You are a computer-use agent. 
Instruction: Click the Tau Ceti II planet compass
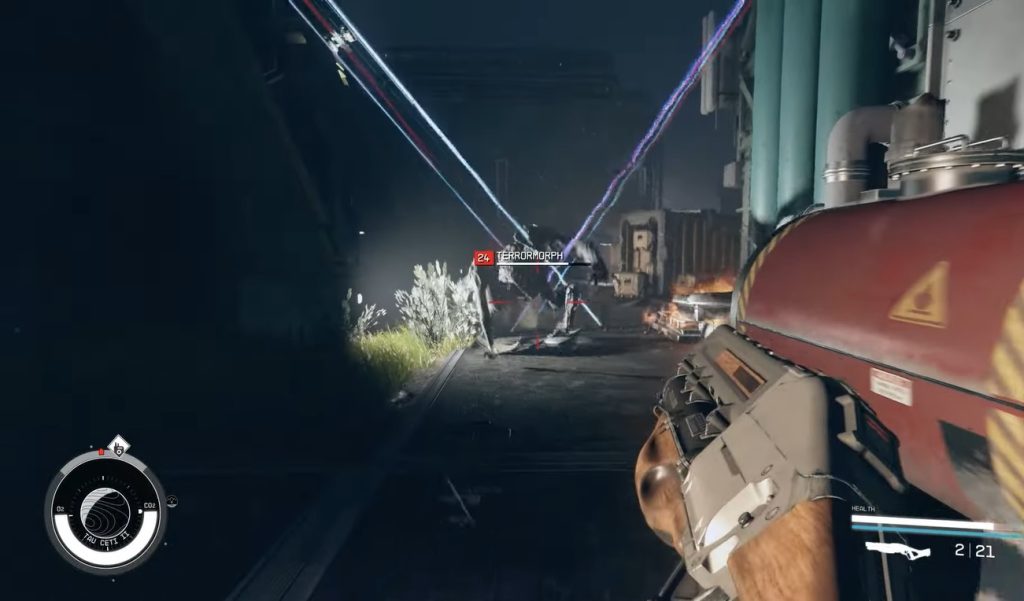(104, 508)
